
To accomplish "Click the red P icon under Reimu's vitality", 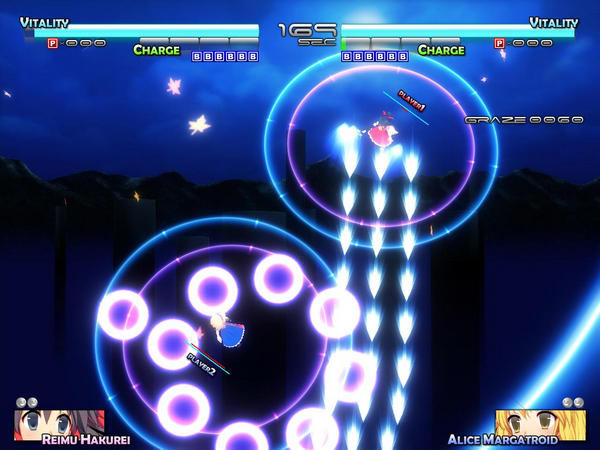I will 53,44.
